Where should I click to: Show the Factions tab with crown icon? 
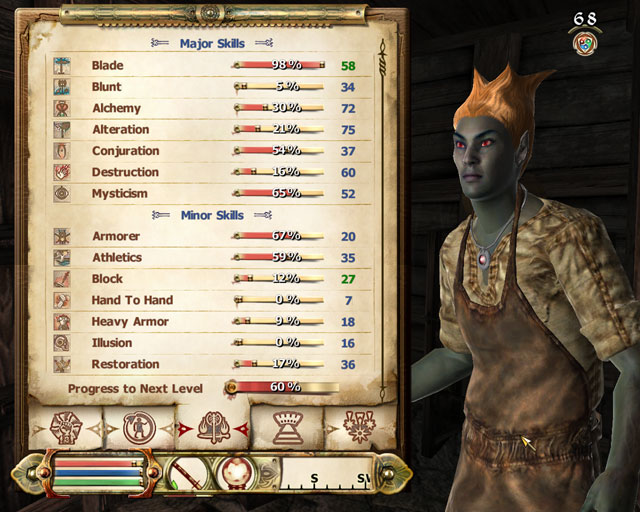coord(288,428)
